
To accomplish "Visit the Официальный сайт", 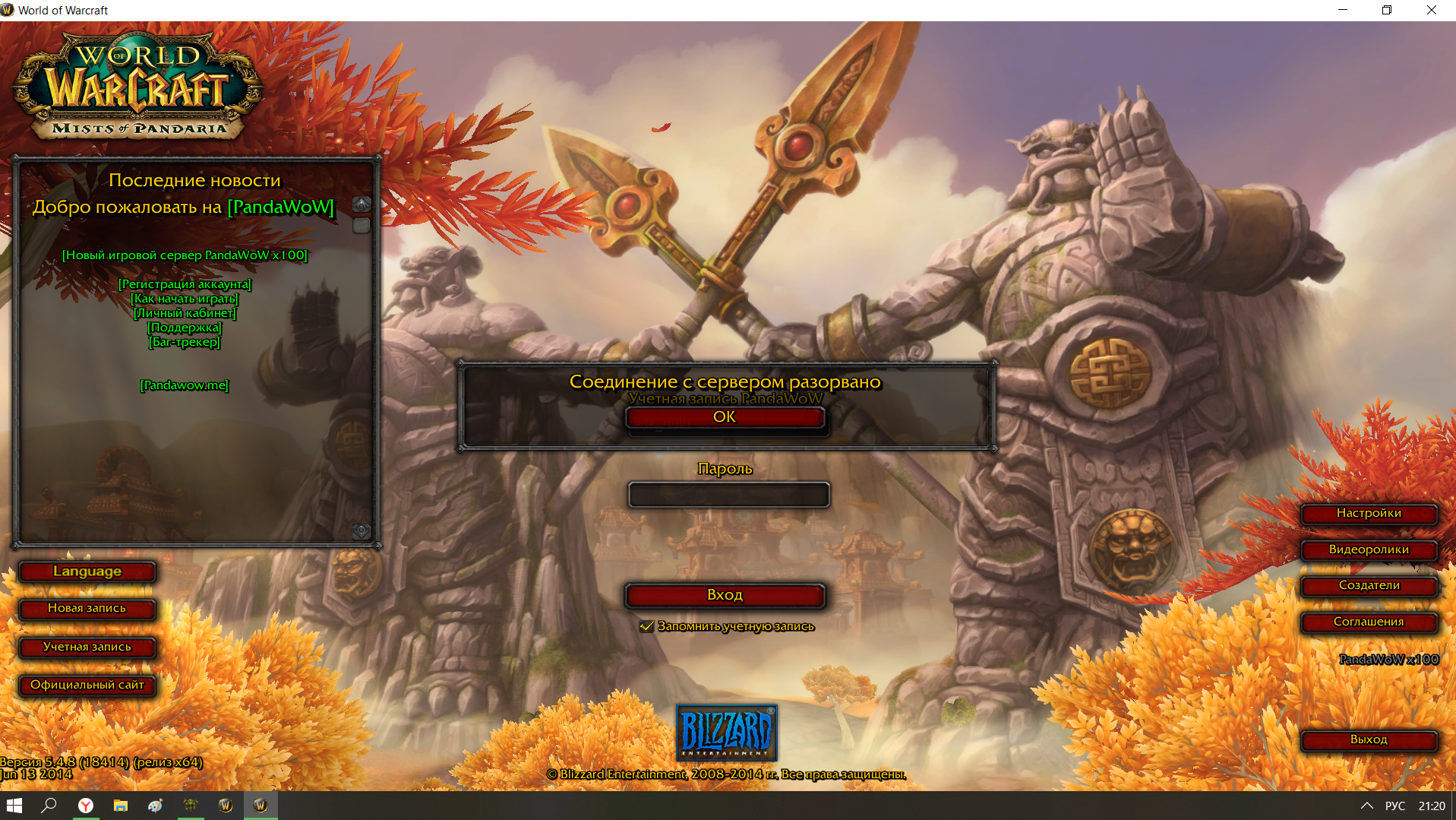I will pyautogui.click(x=87, y=685).
